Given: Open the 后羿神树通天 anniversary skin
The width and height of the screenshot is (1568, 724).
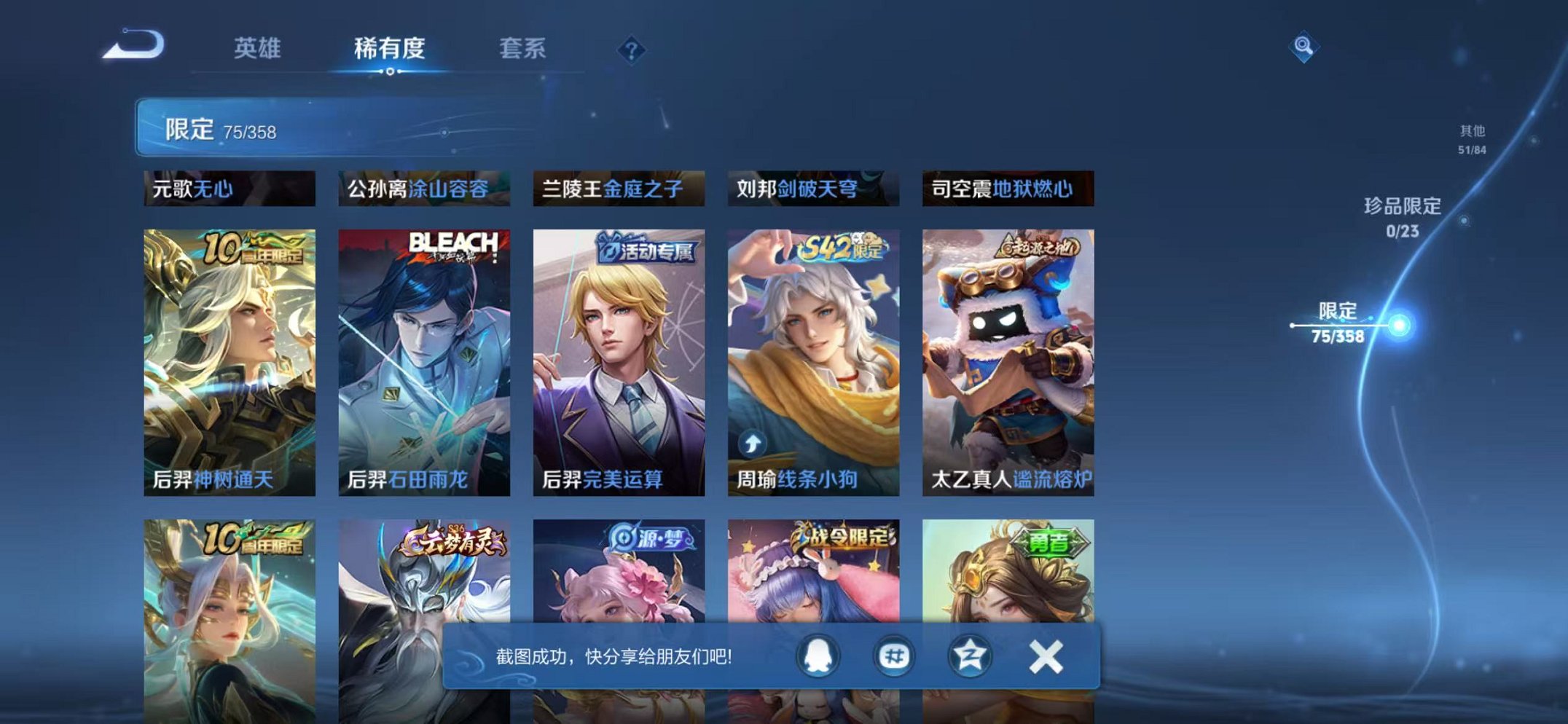Looking at the screenshot, I should pos(228,357).
